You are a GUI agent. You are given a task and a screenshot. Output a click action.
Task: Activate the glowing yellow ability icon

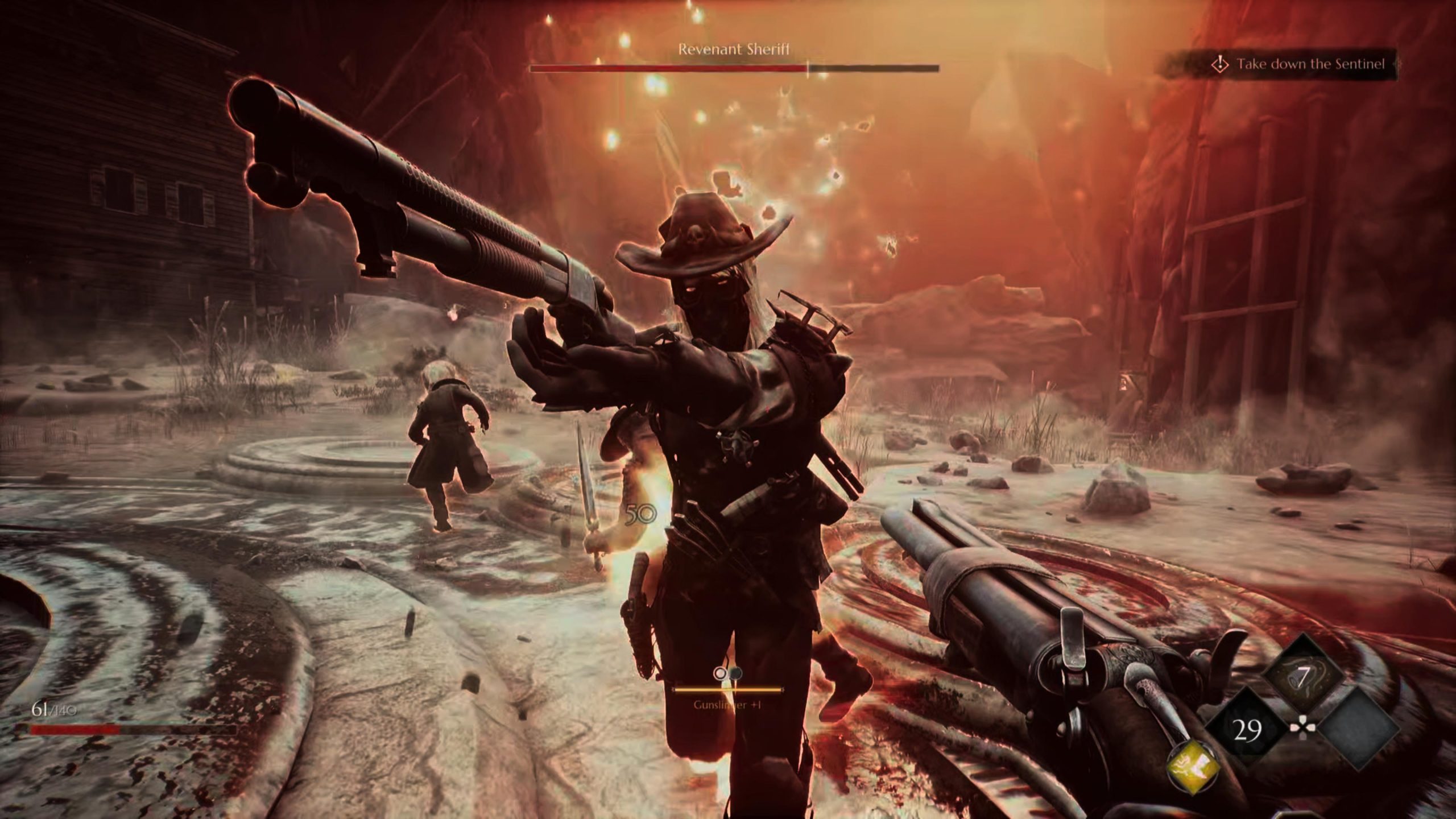click(x=1193, y=768)
